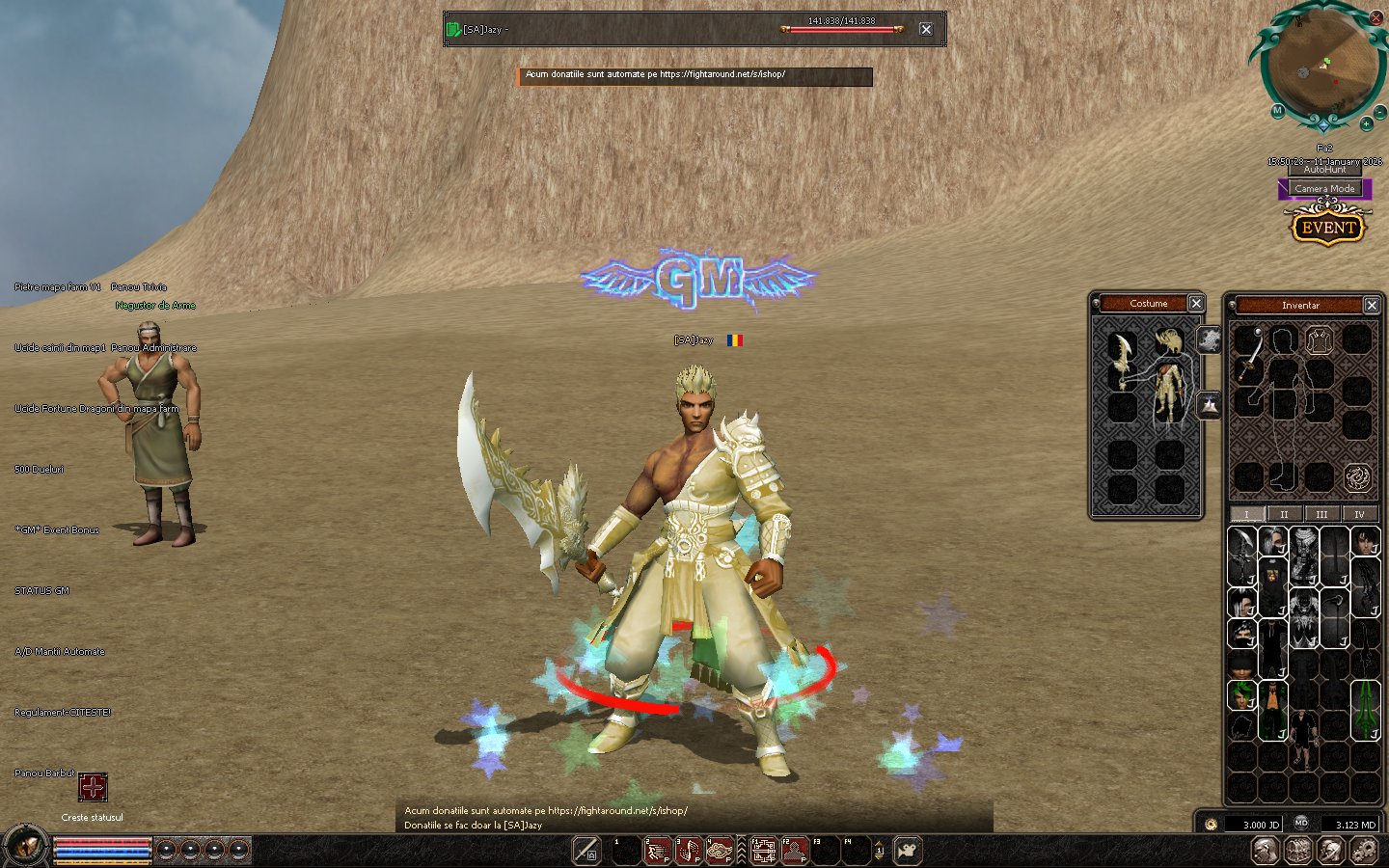This screenshot has height=868, width=1389.
Task: Zoom out the minimap with minus button
Action: [x=1380, y=113]
